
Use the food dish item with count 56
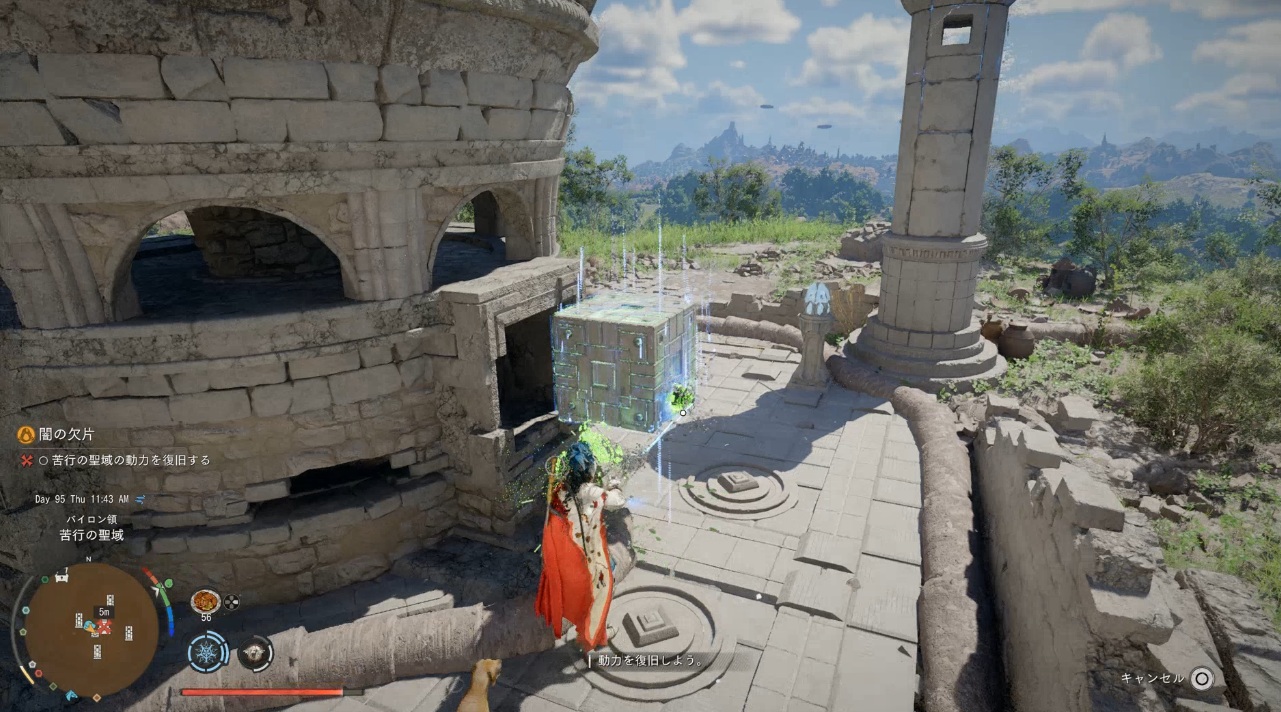point(205,601)
